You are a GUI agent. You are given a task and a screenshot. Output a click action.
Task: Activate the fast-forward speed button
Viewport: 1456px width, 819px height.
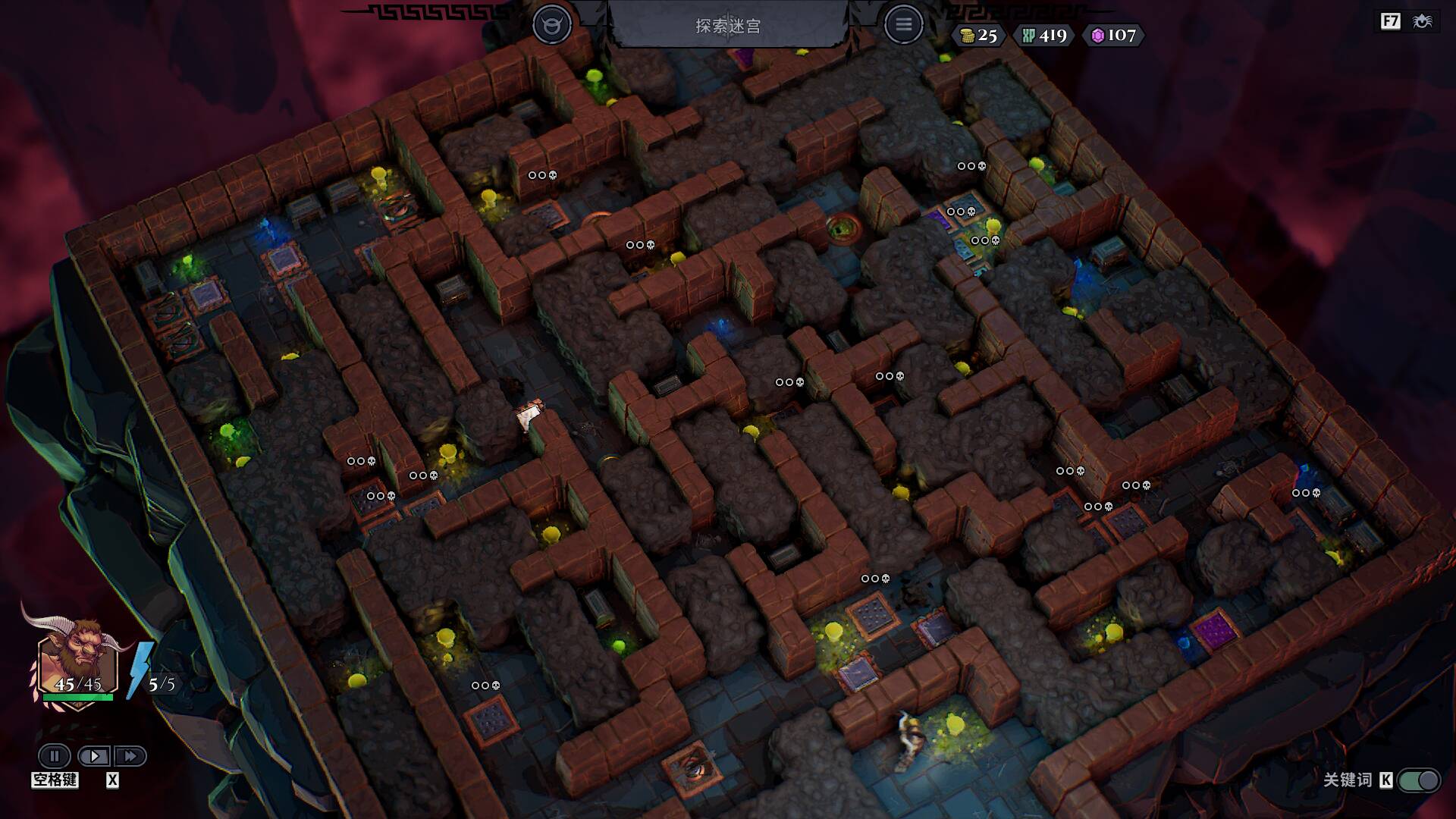pyautogui.click(x=130, y=756)
